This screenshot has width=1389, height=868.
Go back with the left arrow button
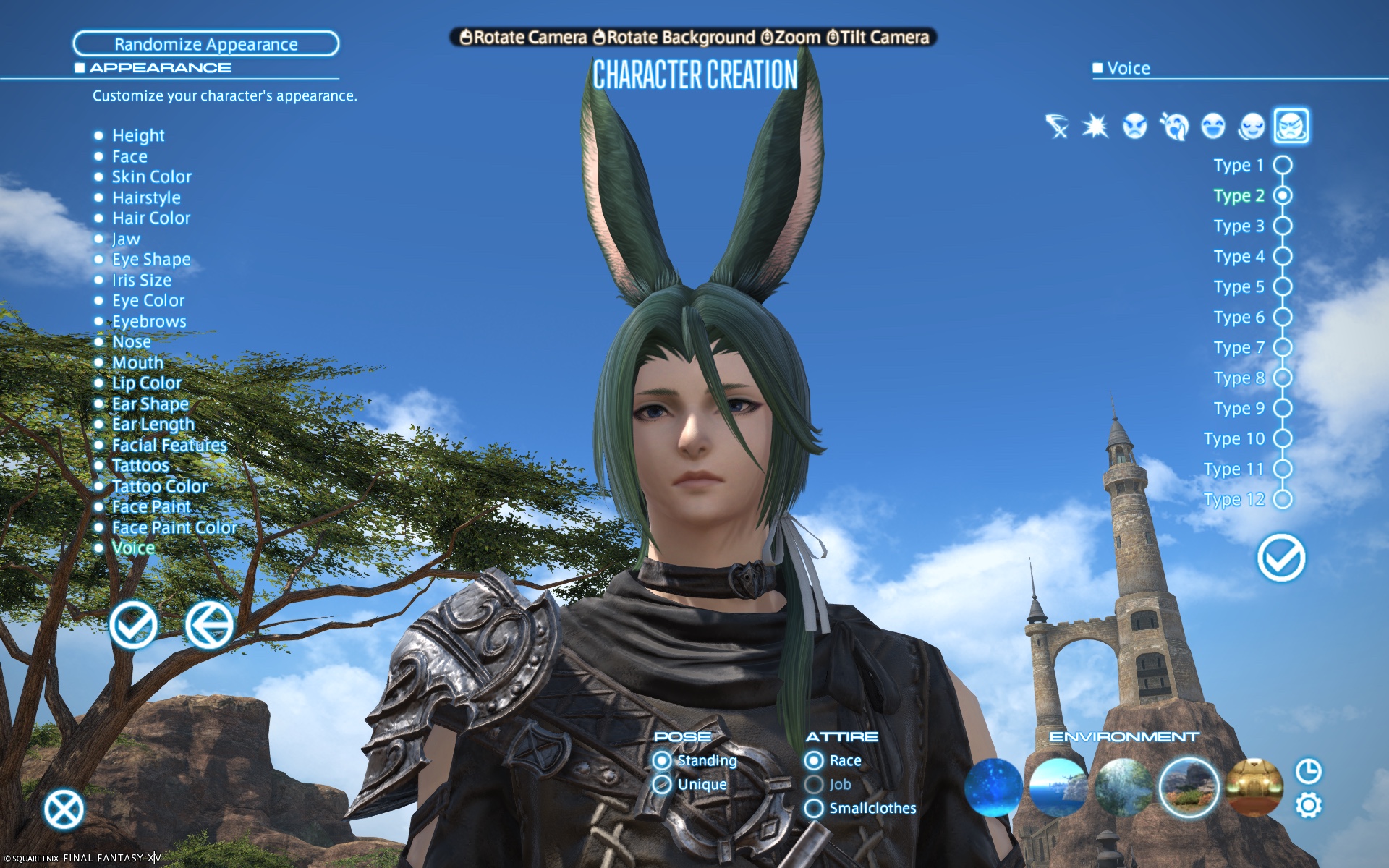(x=209, y=625)
